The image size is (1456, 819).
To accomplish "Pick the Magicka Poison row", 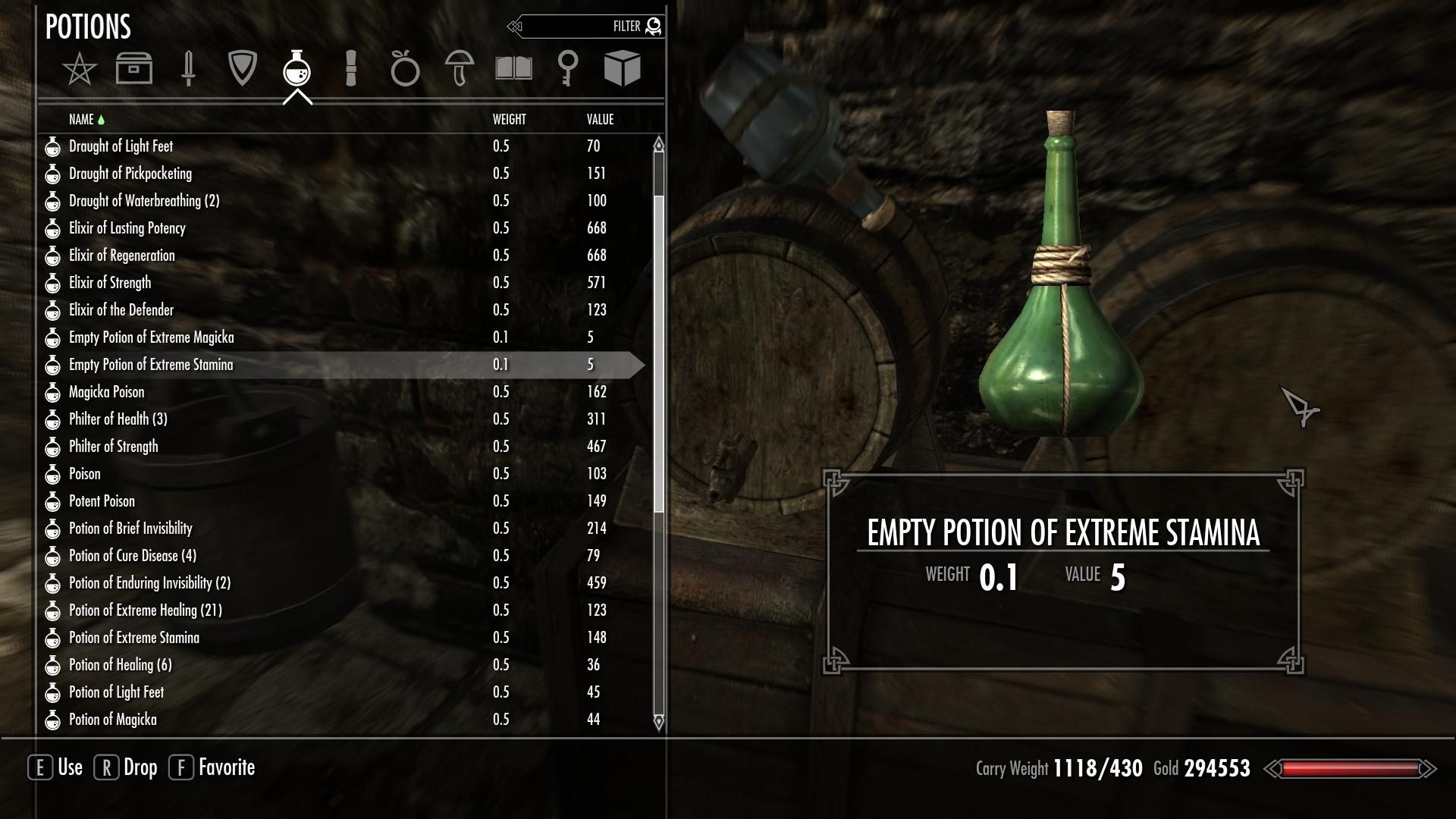I will [x=107, y=392].
